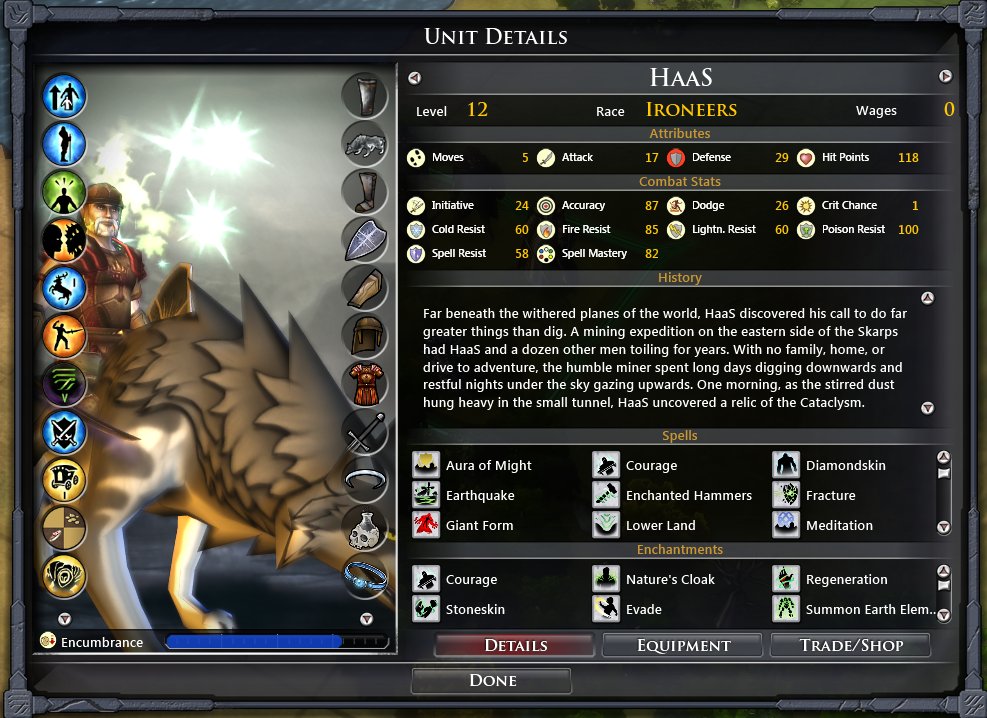The width and height of the screenshot is (987, 718).
Task: Open the Trade/Shop tab
Action: [851, 645]
